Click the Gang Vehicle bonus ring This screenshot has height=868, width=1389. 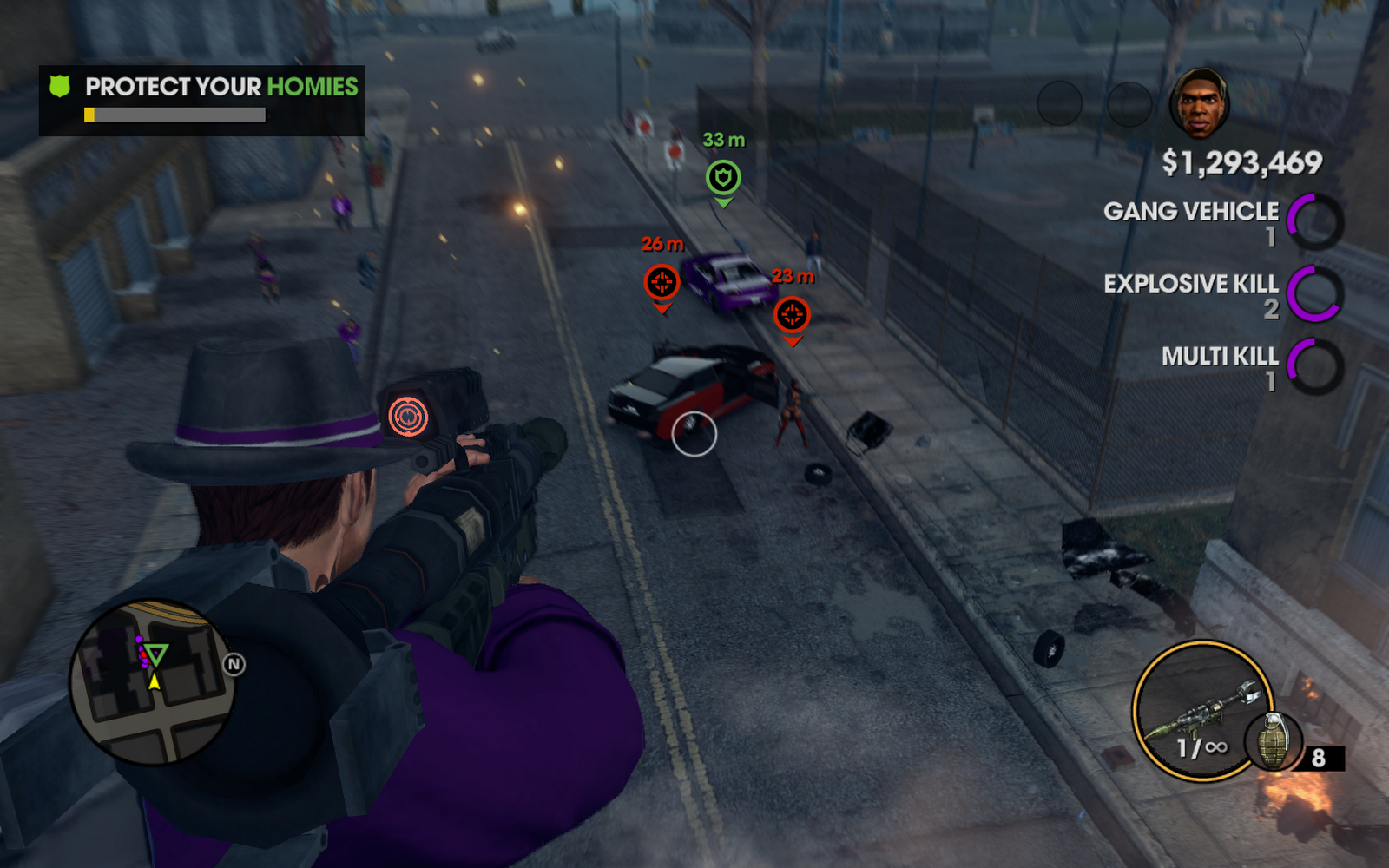[1315, 222]
